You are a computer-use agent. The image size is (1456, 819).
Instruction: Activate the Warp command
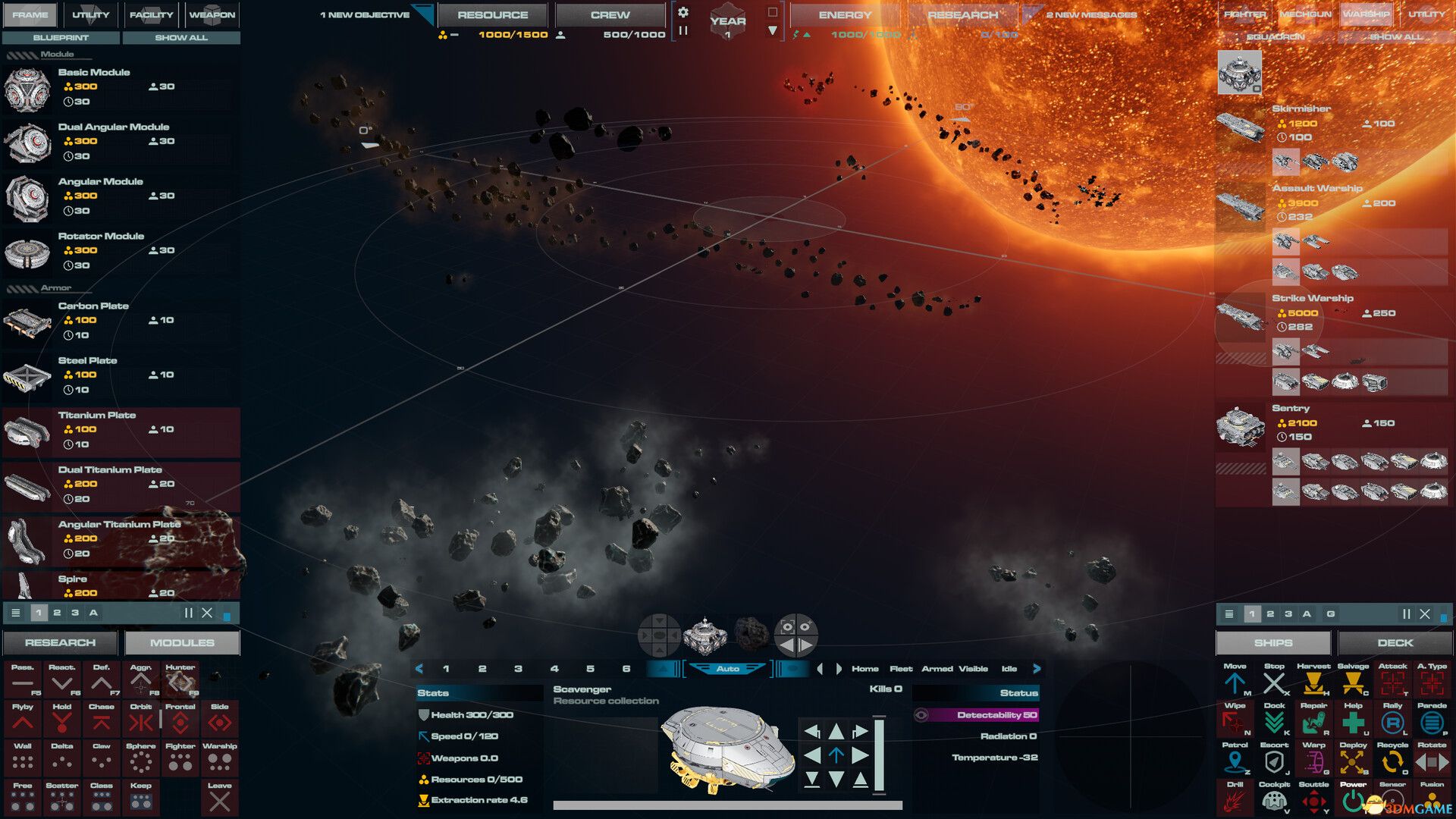[x=1314, y=759]
